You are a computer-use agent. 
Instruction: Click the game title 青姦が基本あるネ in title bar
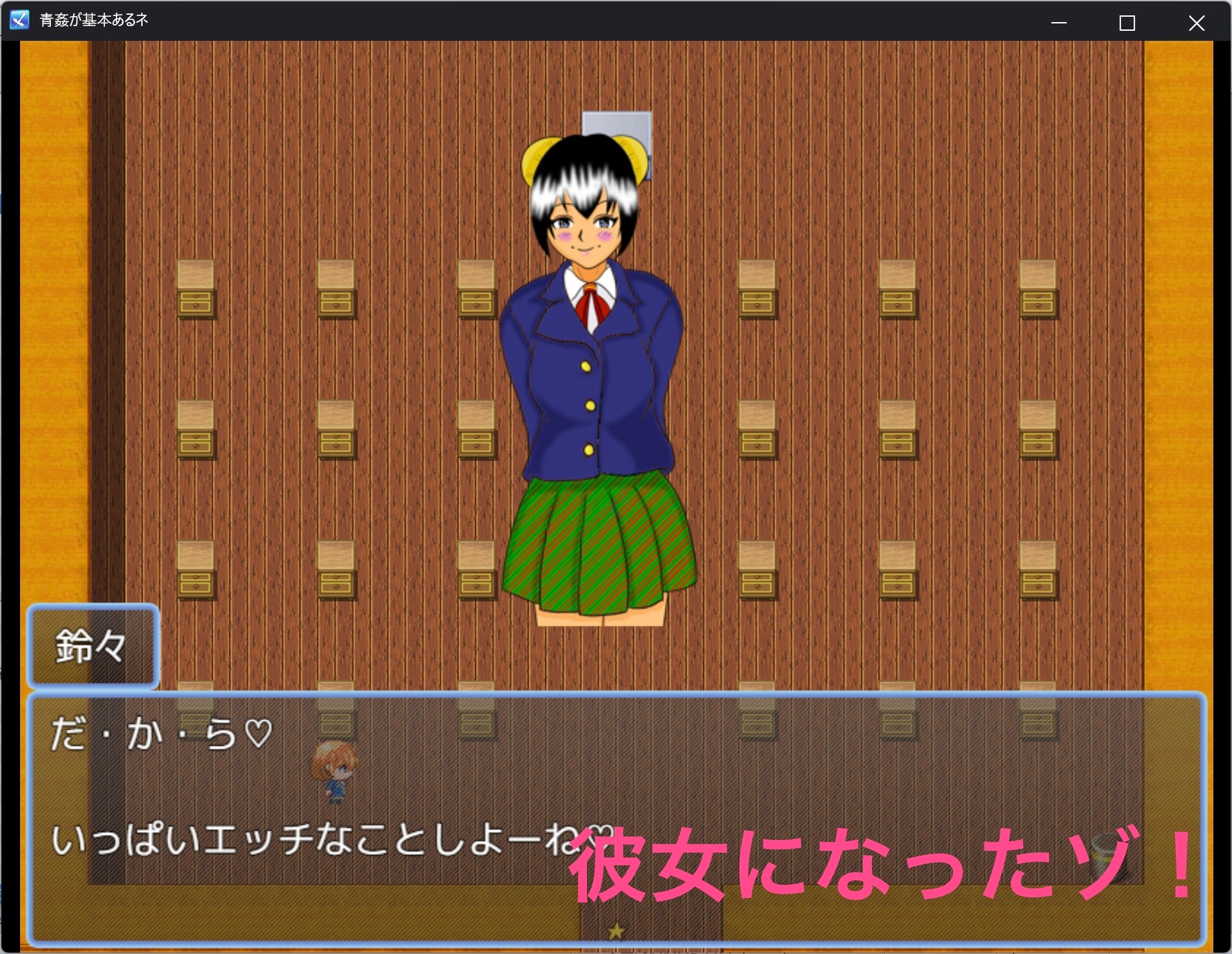(x=94, y=20)
